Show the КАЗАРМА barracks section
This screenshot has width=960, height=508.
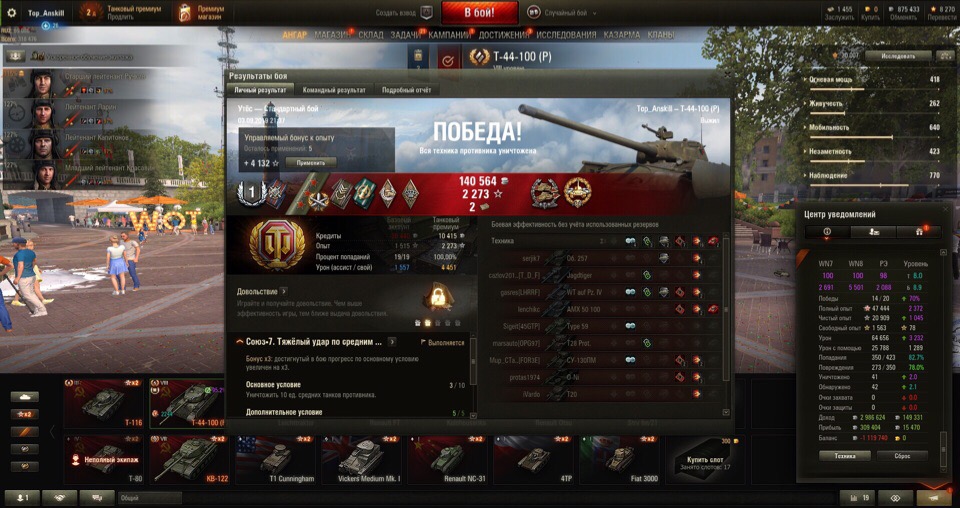pos(622,35)
